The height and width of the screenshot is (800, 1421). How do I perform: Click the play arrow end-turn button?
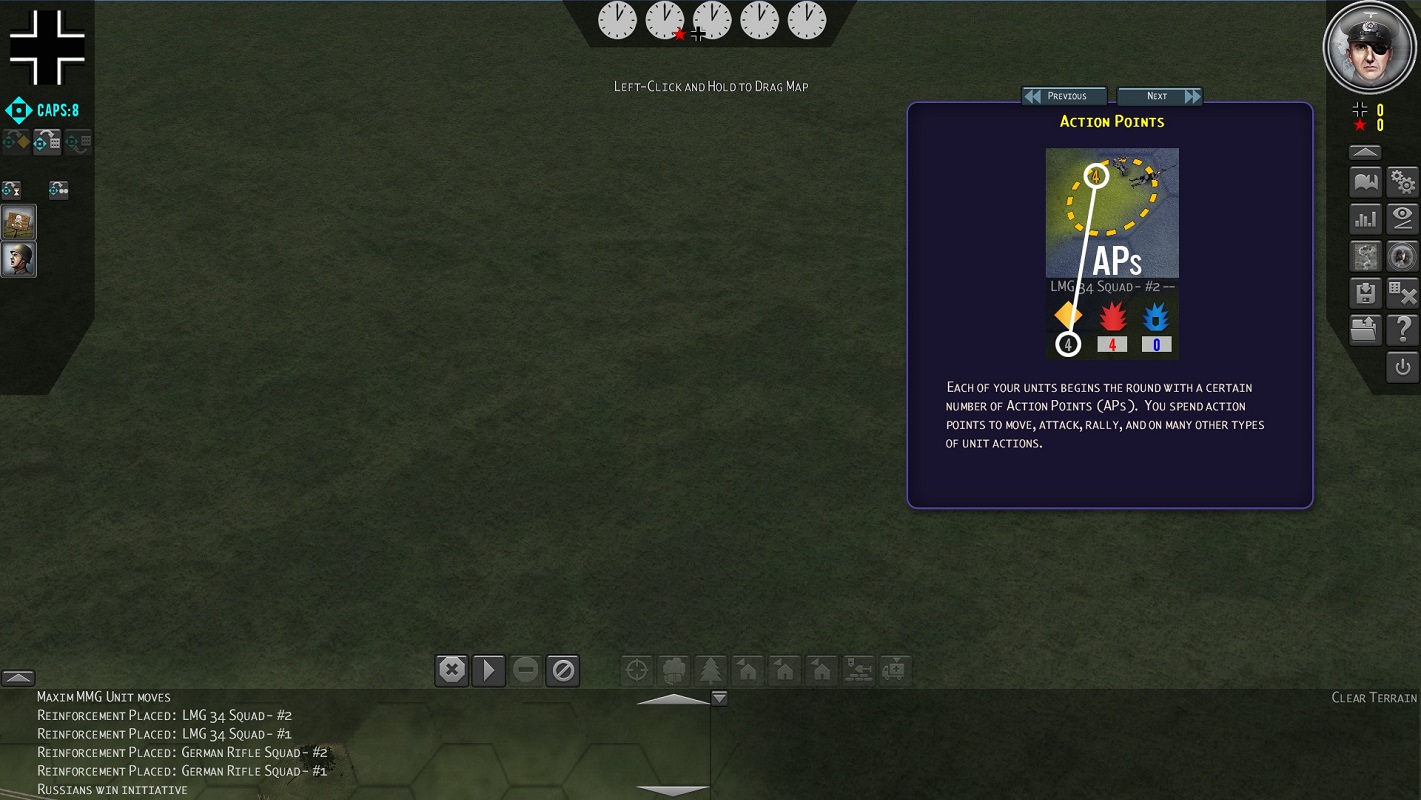pyautogui.click(x=489, y=670)
